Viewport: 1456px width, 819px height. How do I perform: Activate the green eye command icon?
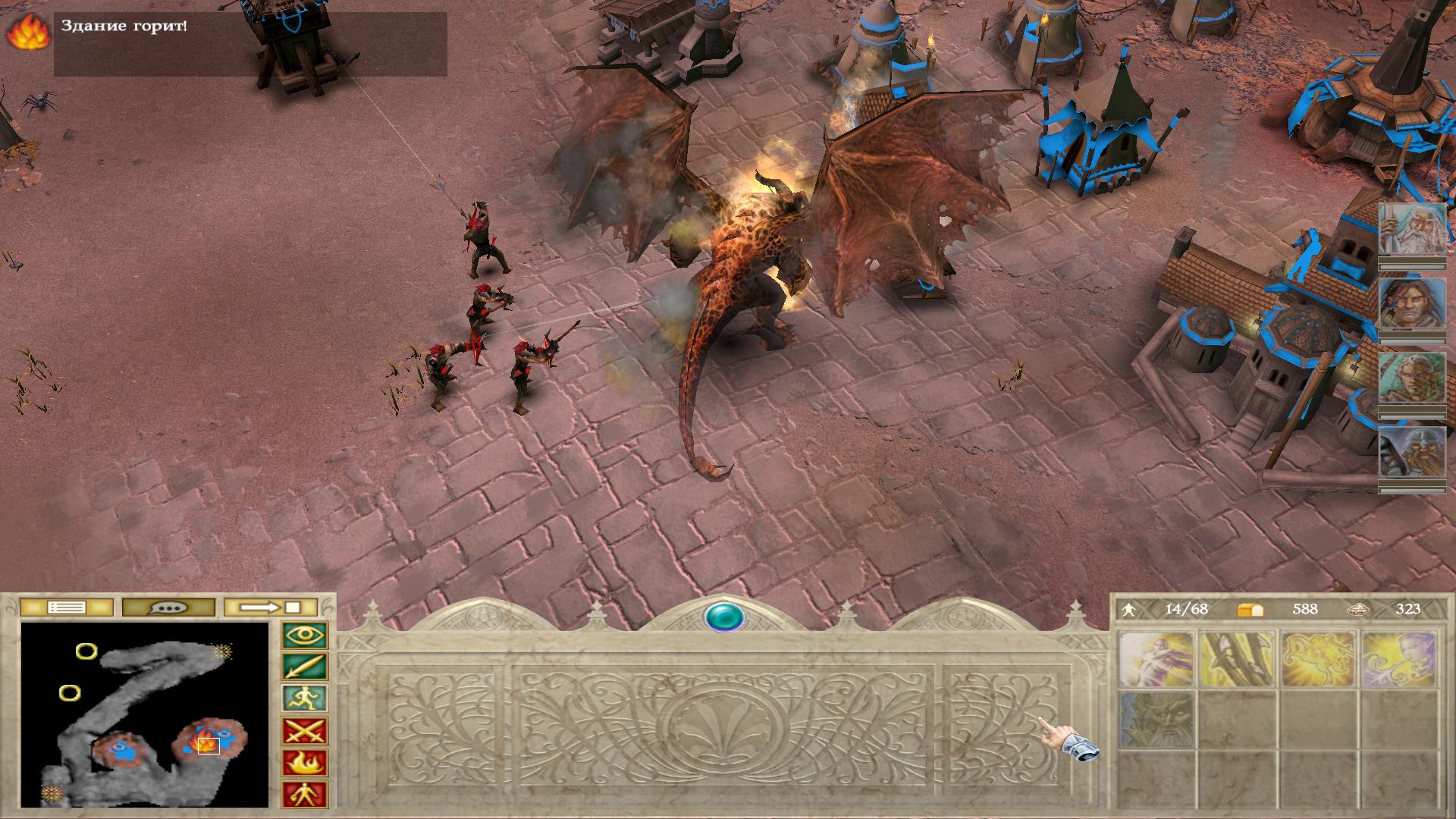[x=305, y=635]
